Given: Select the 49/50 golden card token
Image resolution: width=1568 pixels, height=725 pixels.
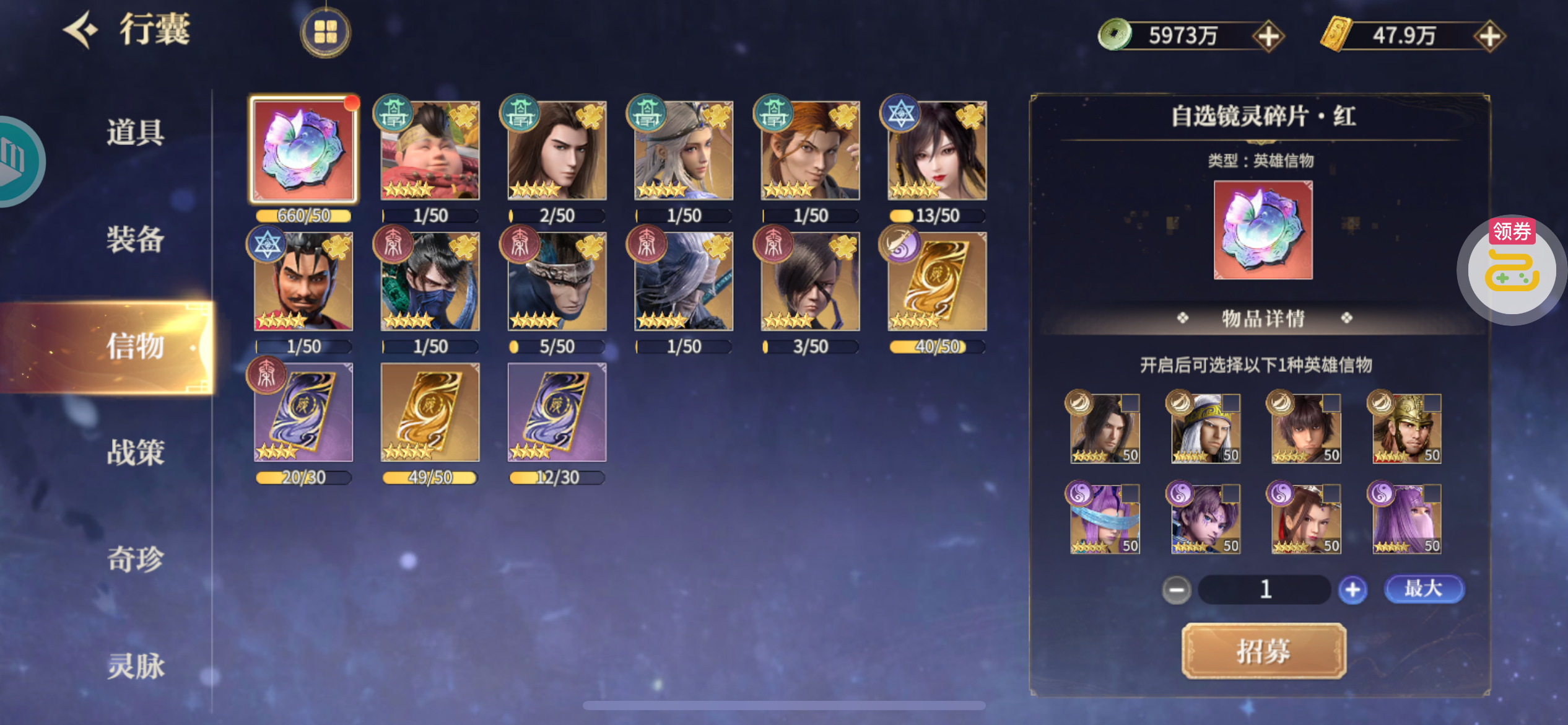Looking at the screenshot, I should point(430,413).
